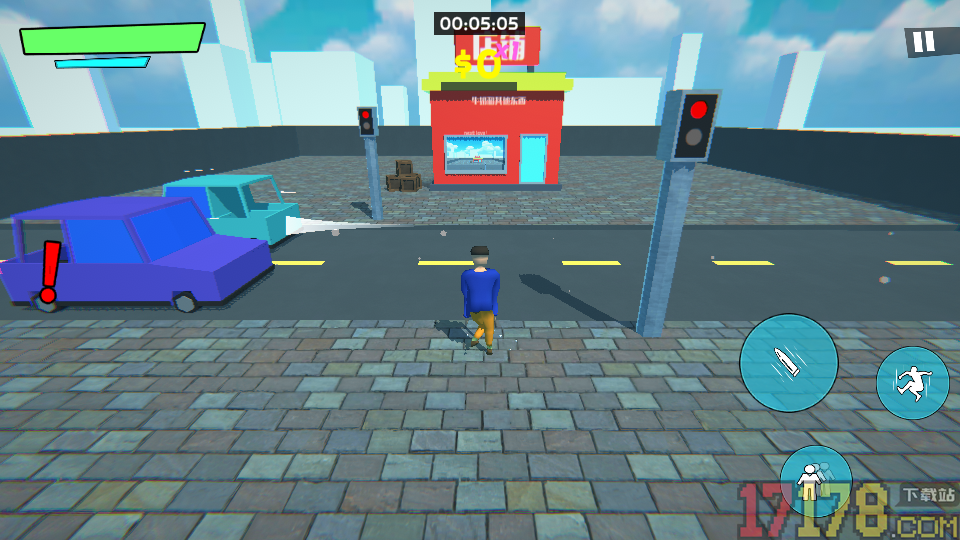Viewport: 960px width, 540px height.
Task: Fire using the bullet shoot button
Action: pos(788,362)
